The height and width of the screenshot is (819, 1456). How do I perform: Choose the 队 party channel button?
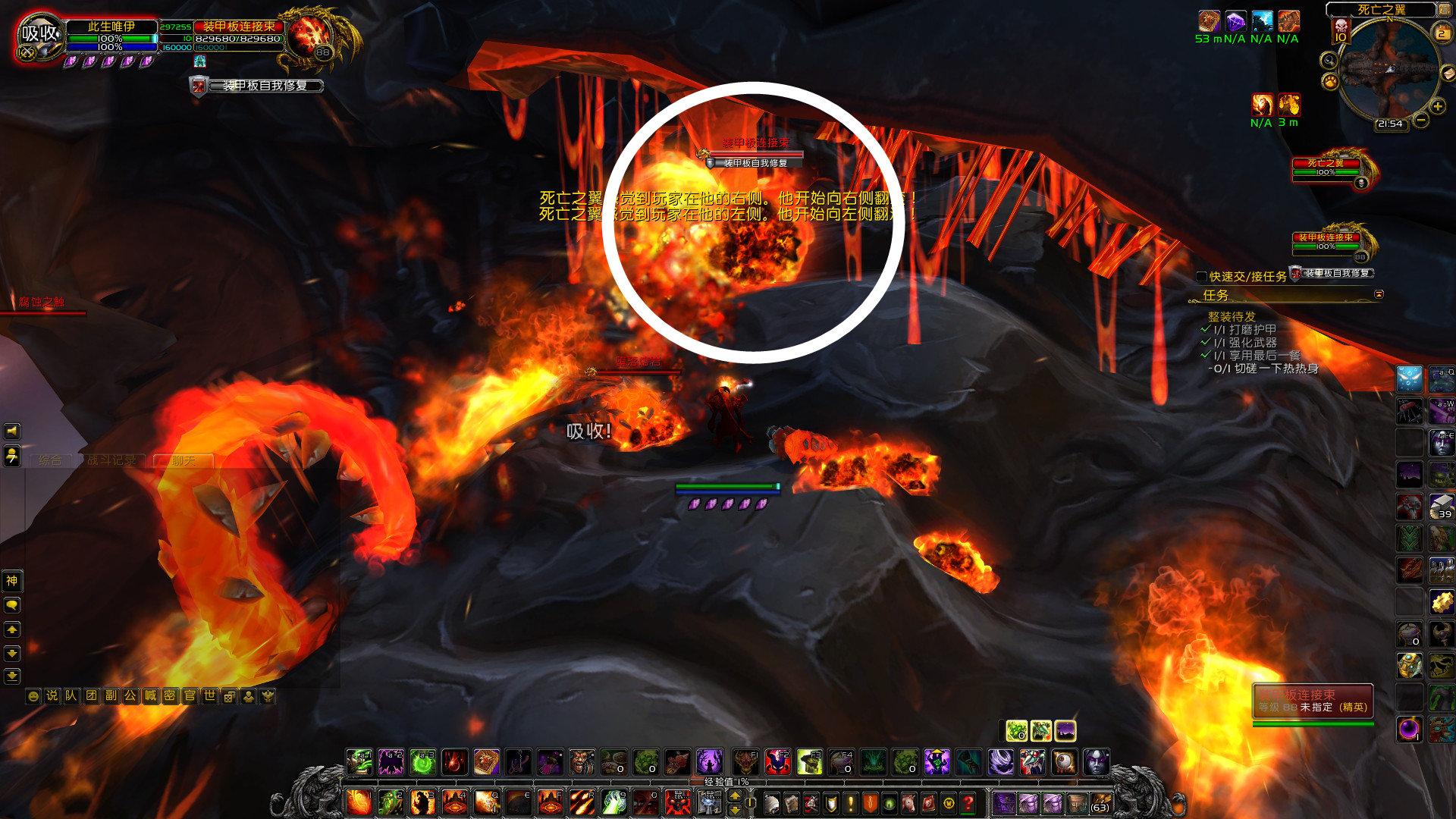pyautogui.click(x=71, y=695)
